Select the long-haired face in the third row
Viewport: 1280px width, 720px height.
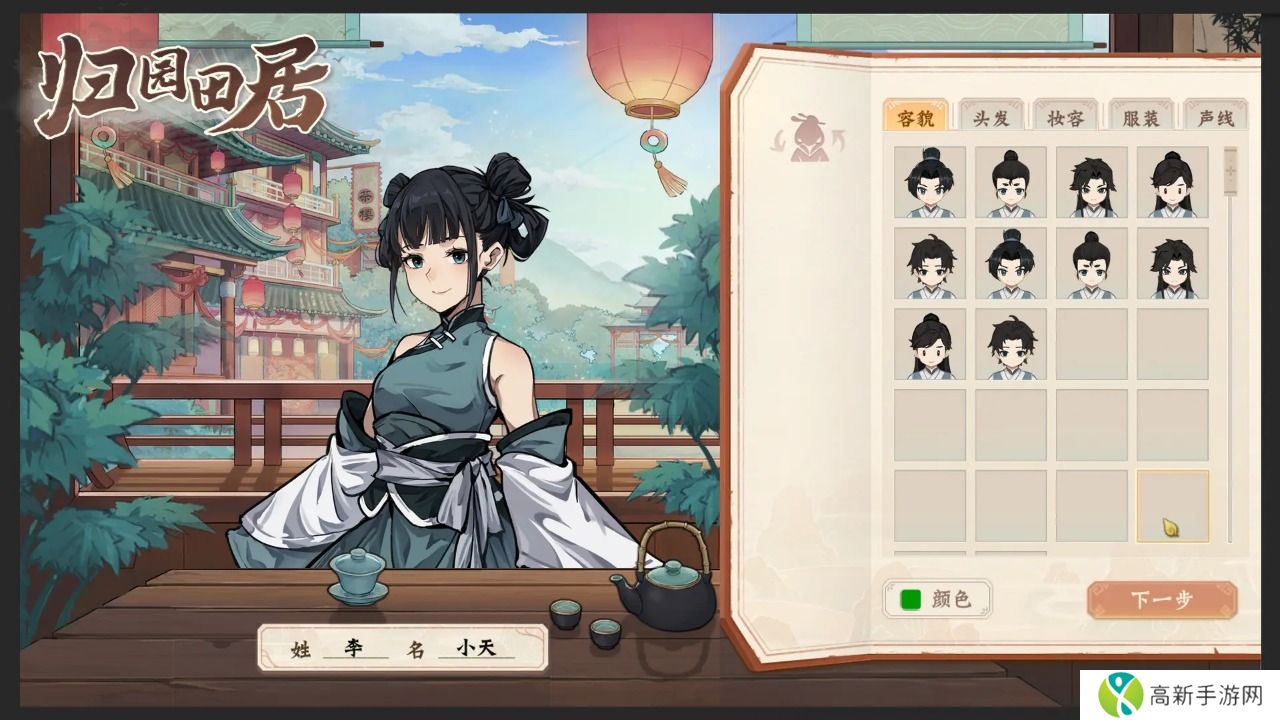[x=929, y=345]
